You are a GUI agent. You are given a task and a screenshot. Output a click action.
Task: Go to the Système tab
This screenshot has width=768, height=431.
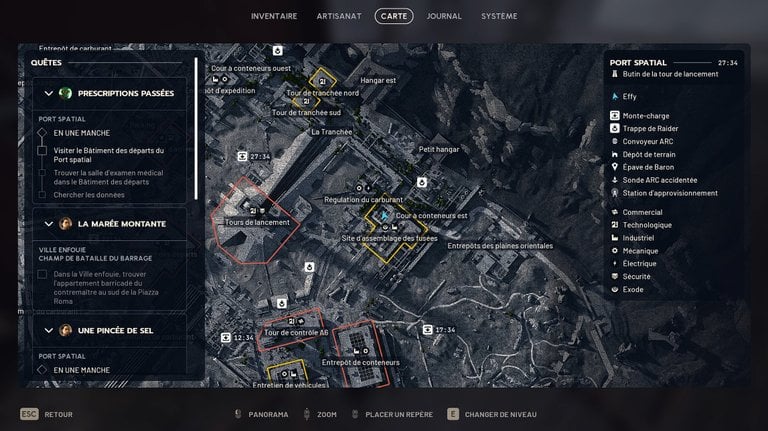499,16
